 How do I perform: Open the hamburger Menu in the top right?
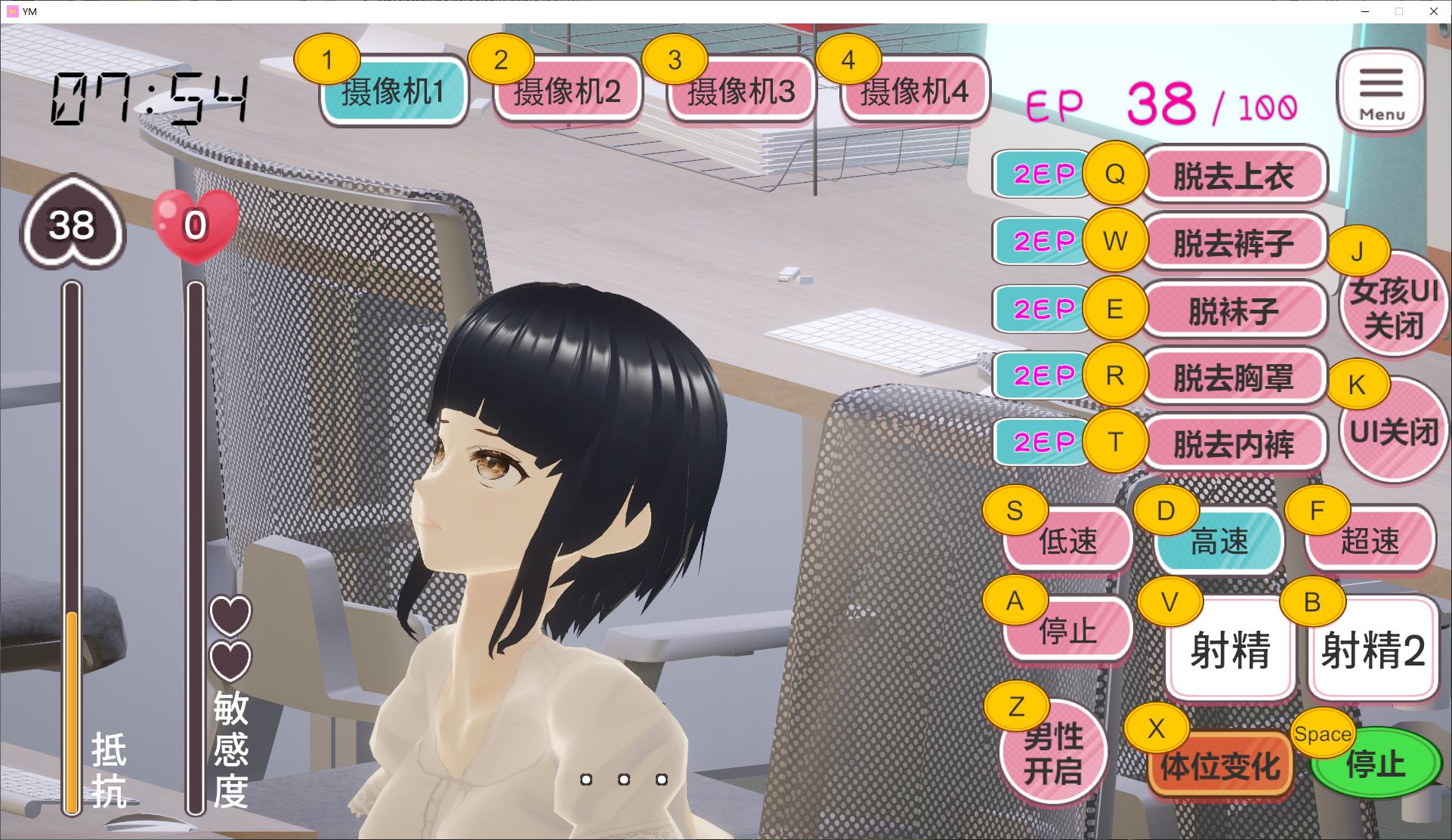[1381, 91]
